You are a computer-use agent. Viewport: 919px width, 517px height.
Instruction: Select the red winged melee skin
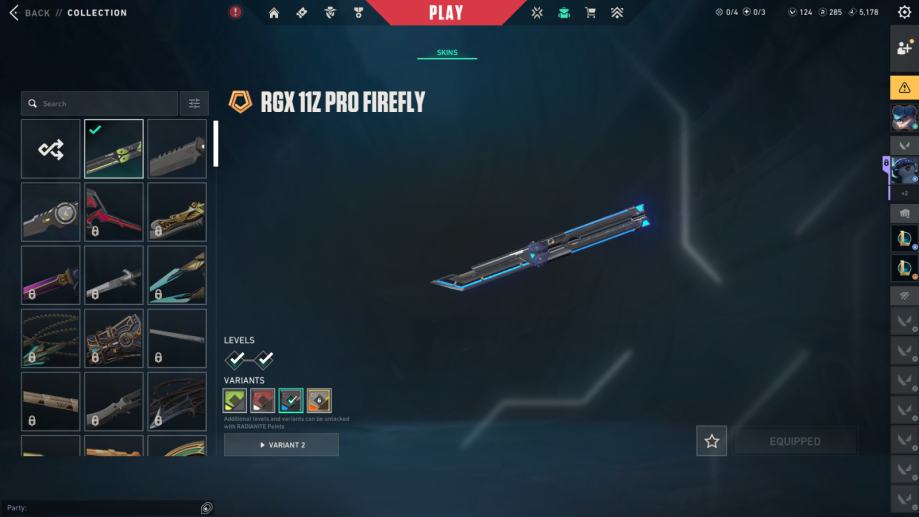click(x=114, y=212)
